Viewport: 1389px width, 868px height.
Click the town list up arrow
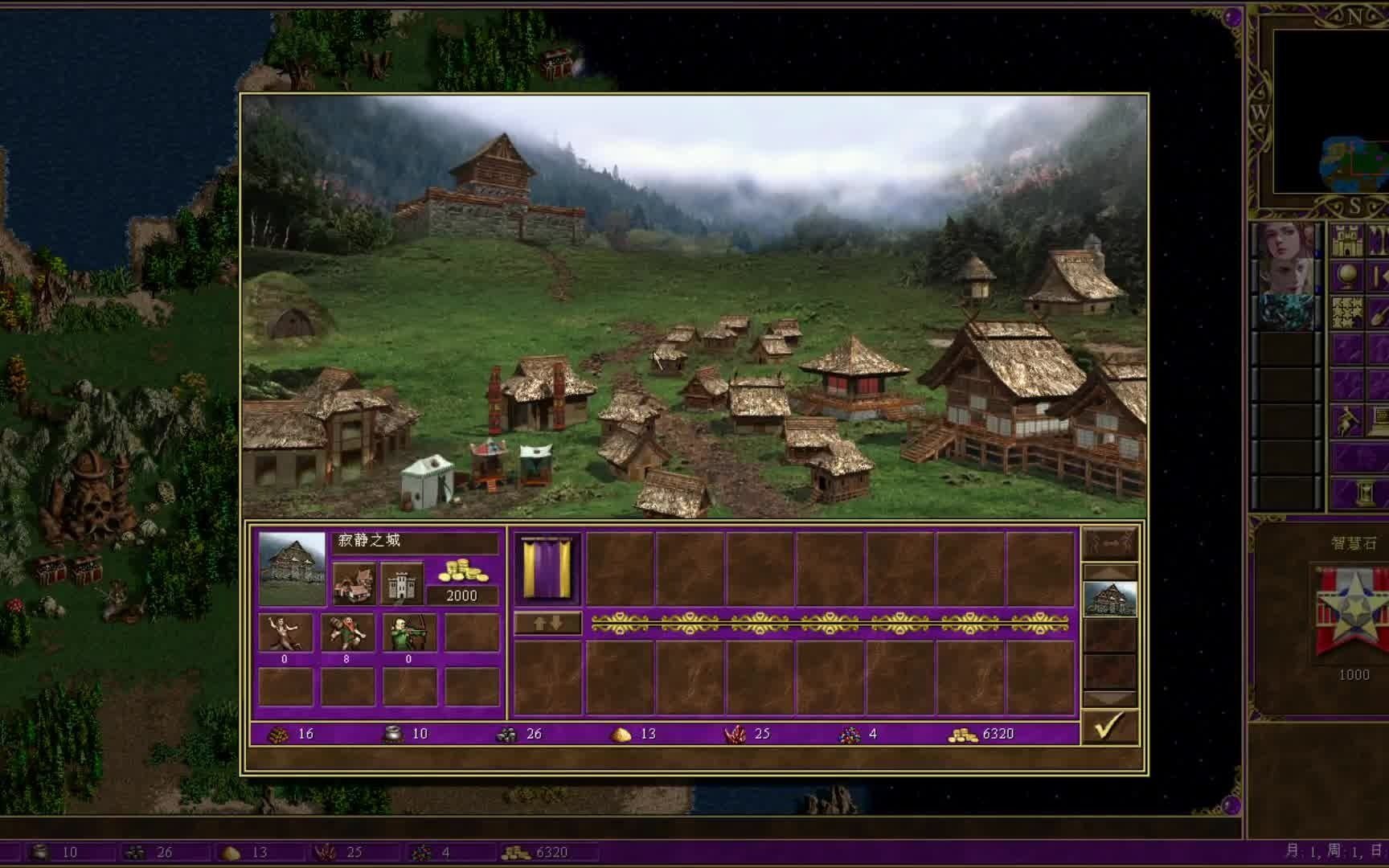click(1109, 572)
